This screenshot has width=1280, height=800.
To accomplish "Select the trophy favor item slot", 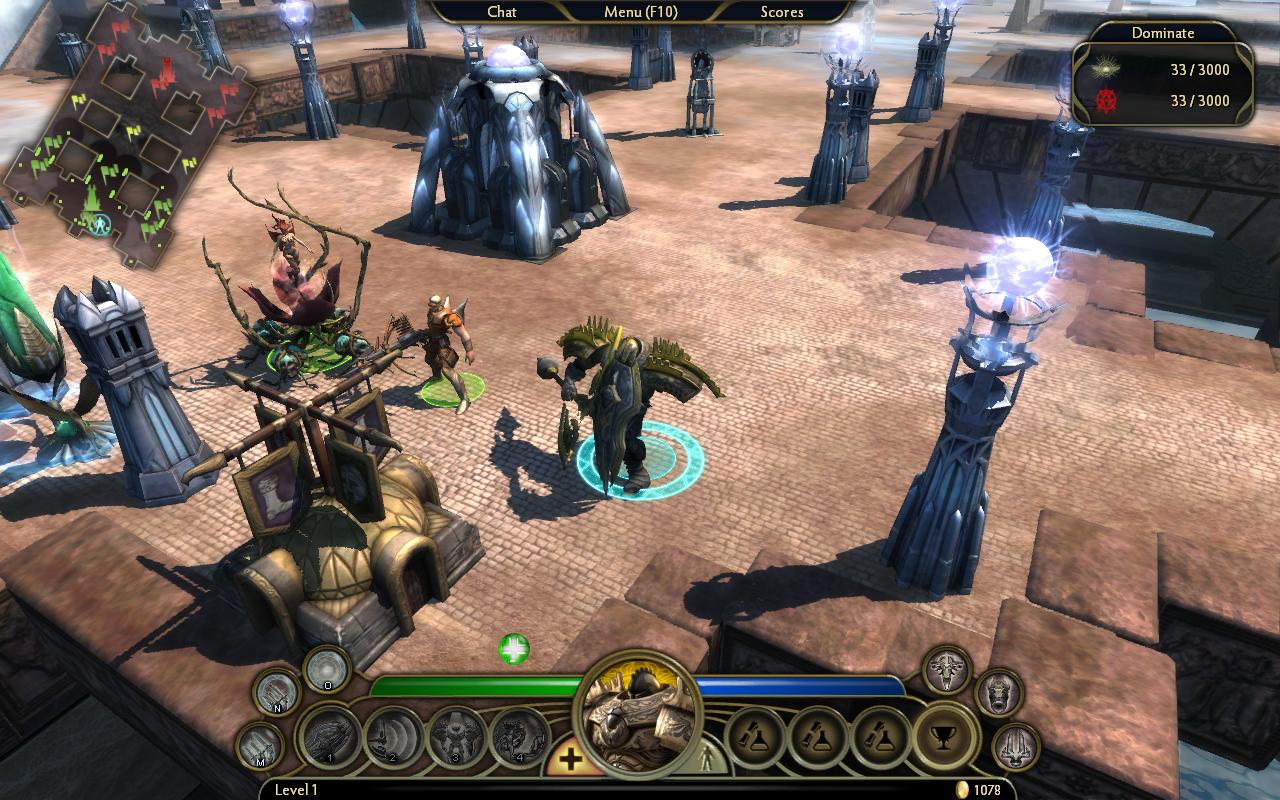I will pyautogui.click(x=945, y=736).
